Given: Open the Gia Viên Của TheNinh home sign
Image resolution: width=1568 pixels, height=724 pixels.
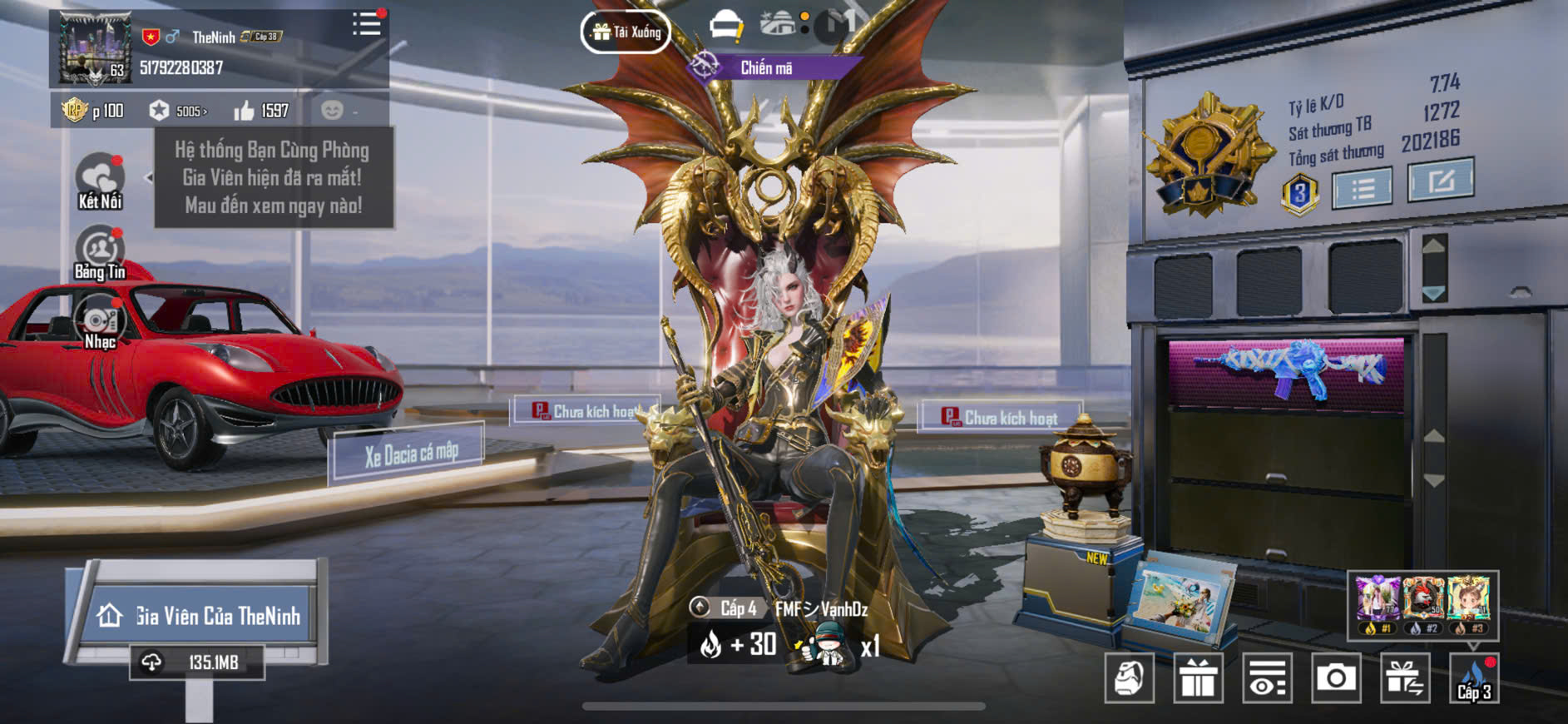Looking at the screenshot, I should click(200, 616).
